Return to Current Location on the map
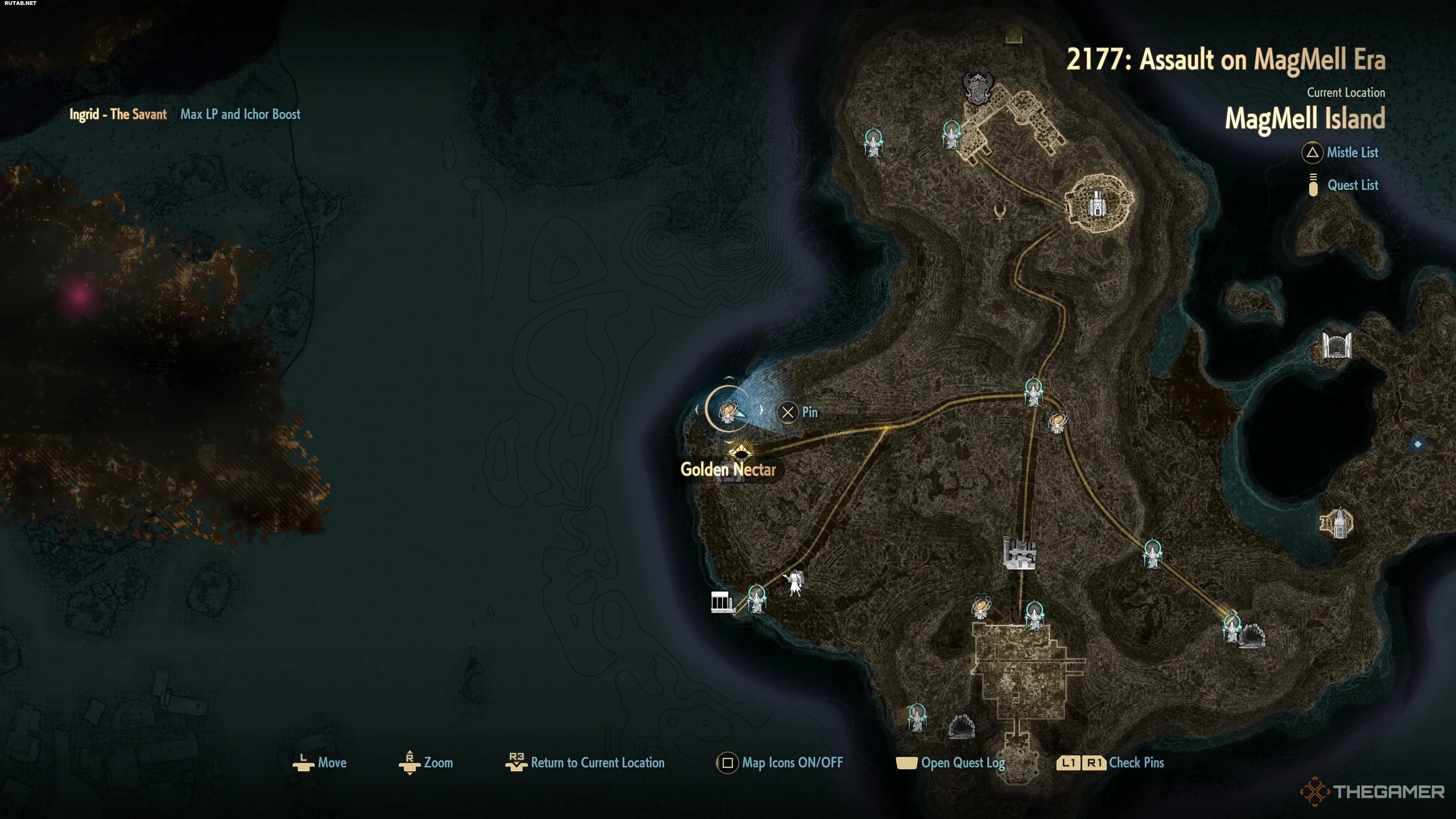The height and width of the screenshot is (819, 1456). point(596,763)
